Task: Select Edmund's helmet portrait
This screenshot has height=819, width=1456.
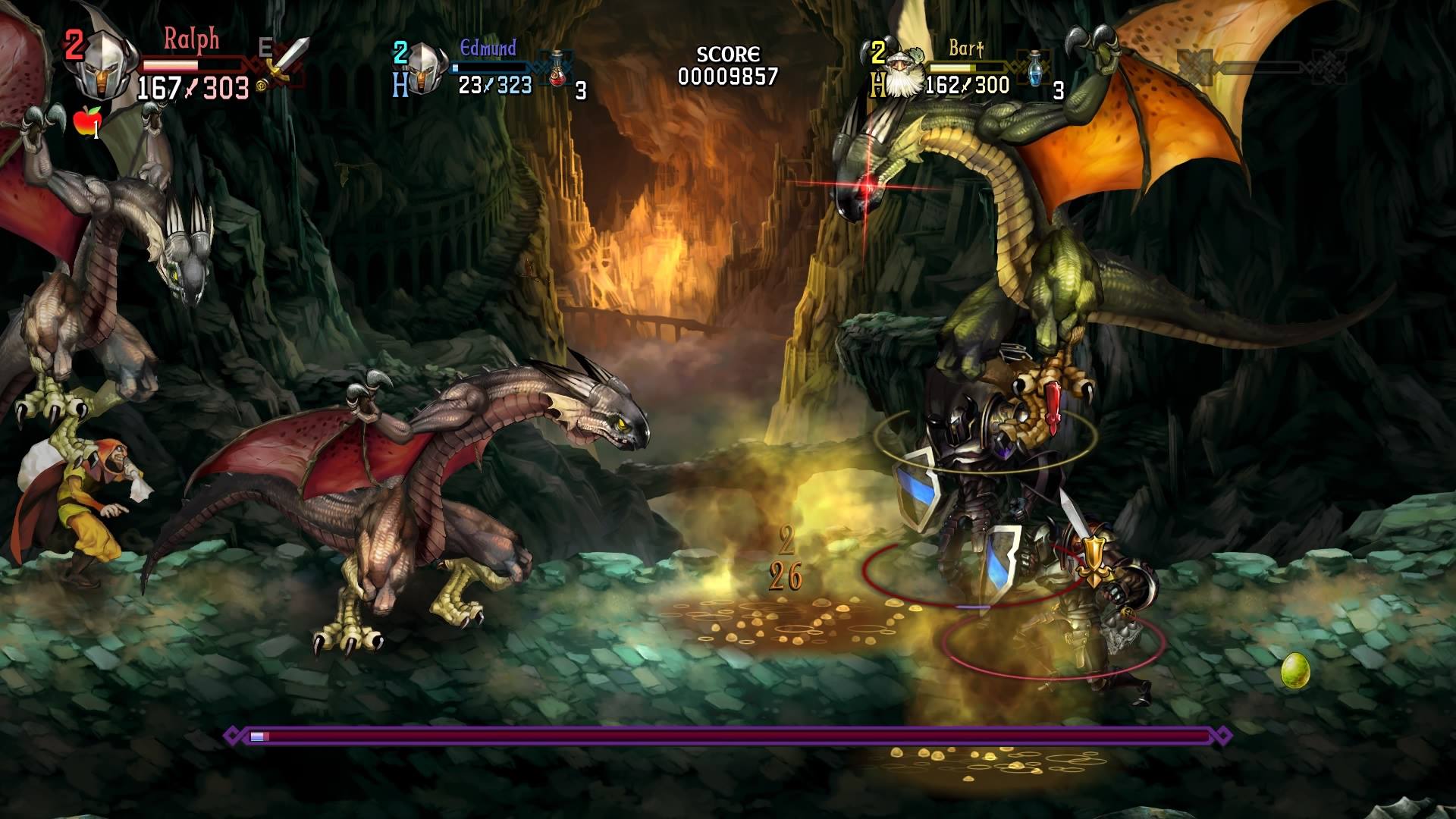Action: click(425, 68)
